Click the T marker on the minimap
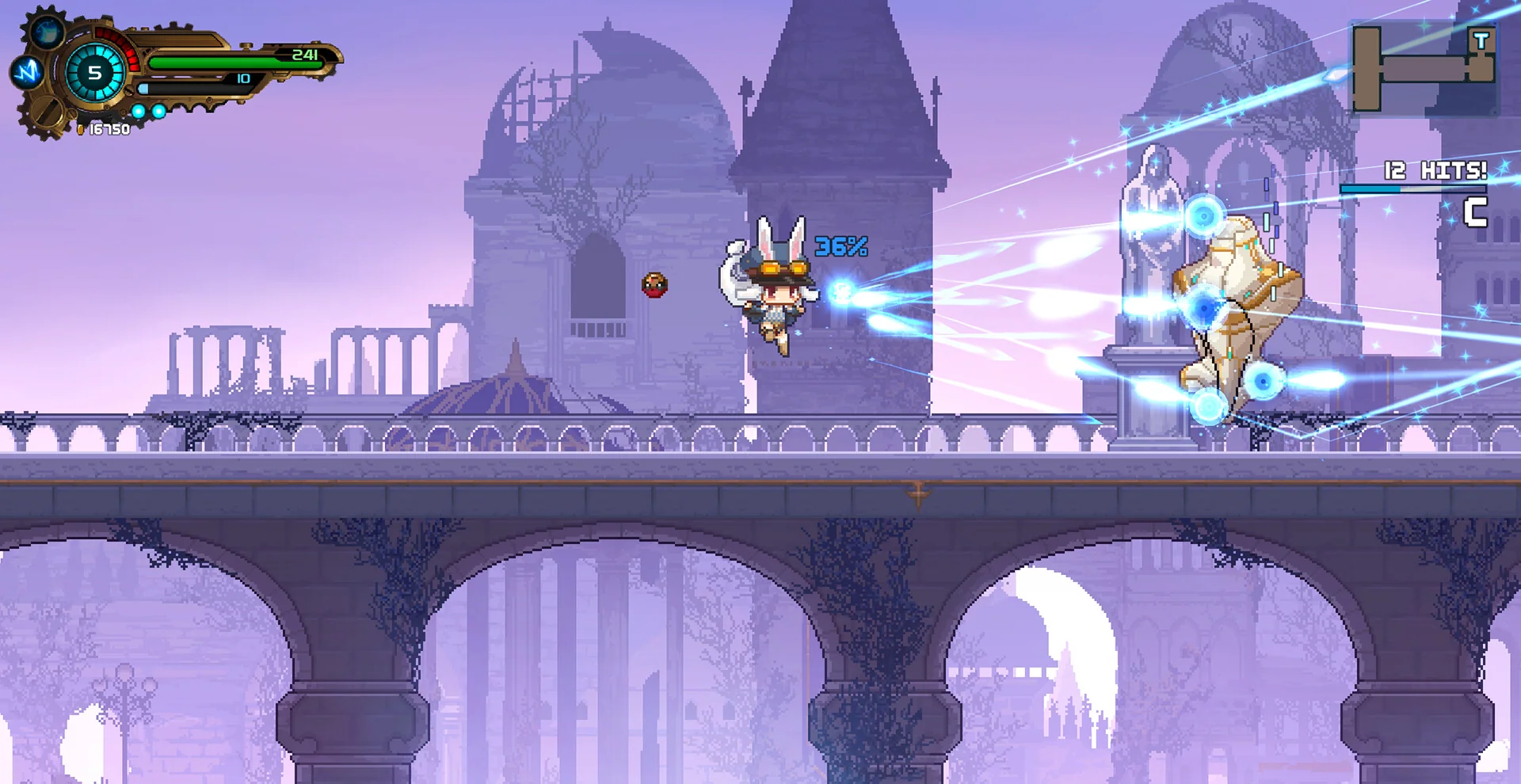Image resolution: width=1521 pixels, height=784 pixels. coord(1481,40)
